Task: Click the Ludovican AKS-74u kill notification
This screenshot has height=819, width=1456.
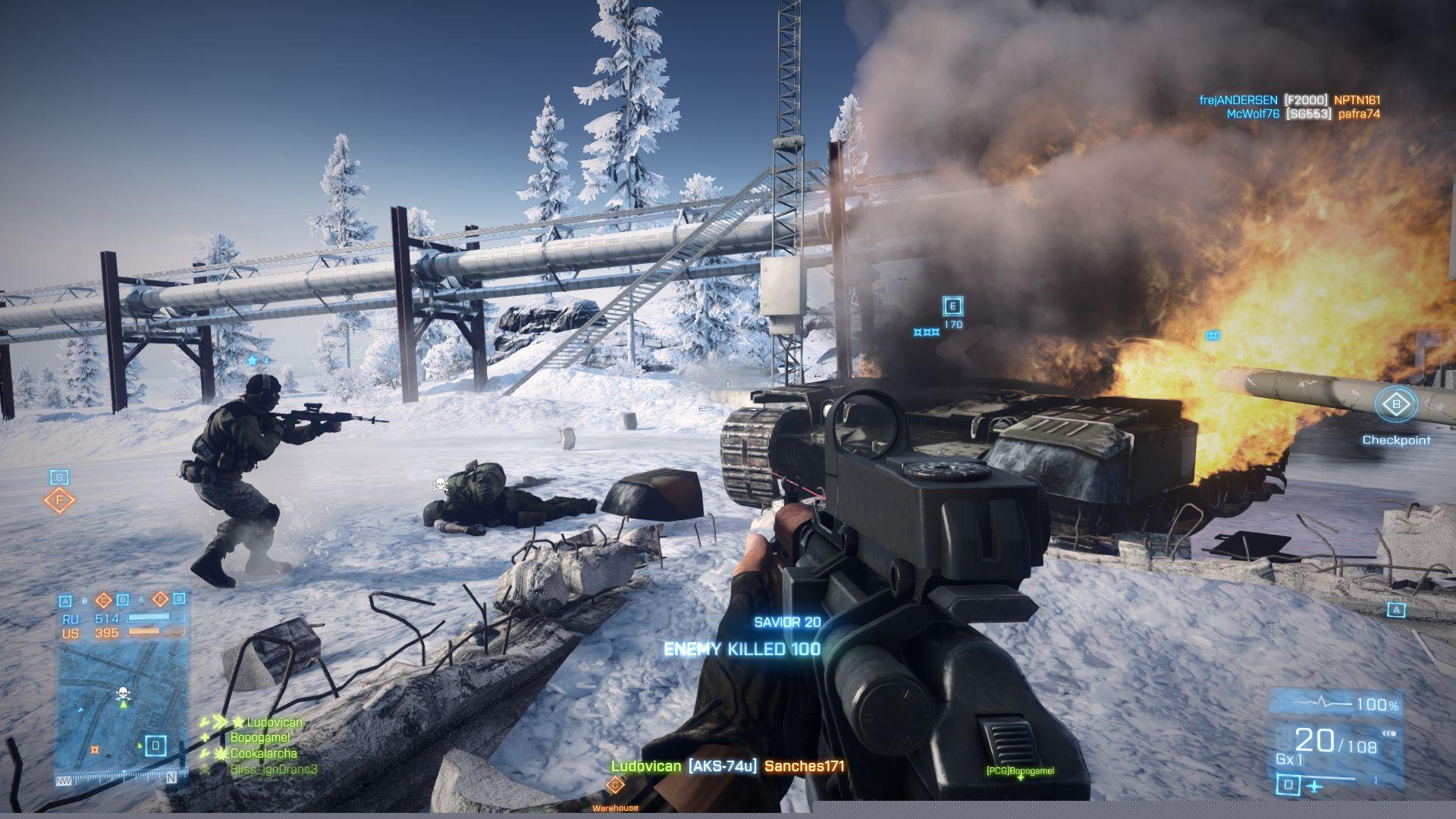Action: point(726,767)
